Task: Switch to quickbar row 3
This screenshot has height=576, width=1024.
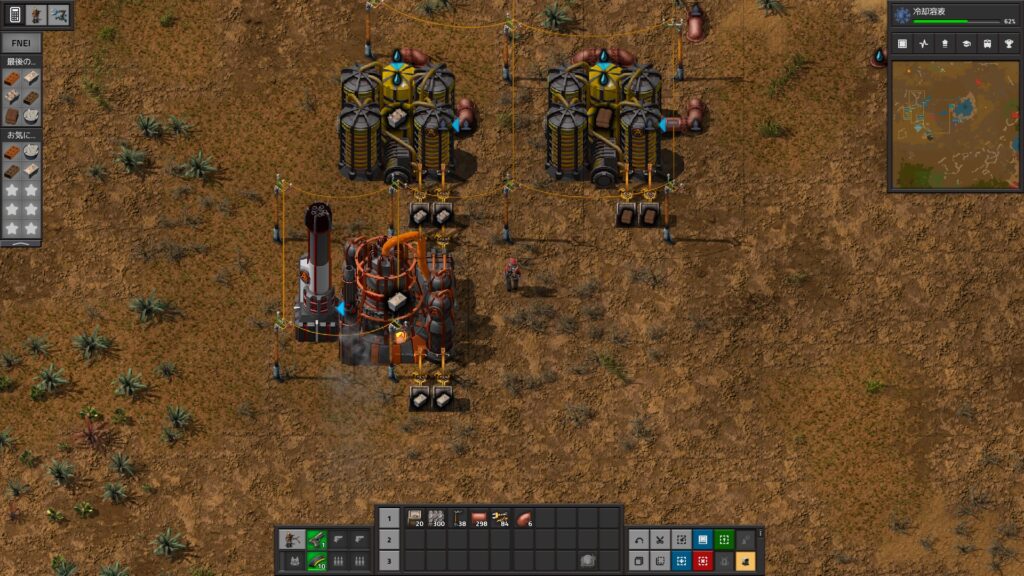Action: 389,560
